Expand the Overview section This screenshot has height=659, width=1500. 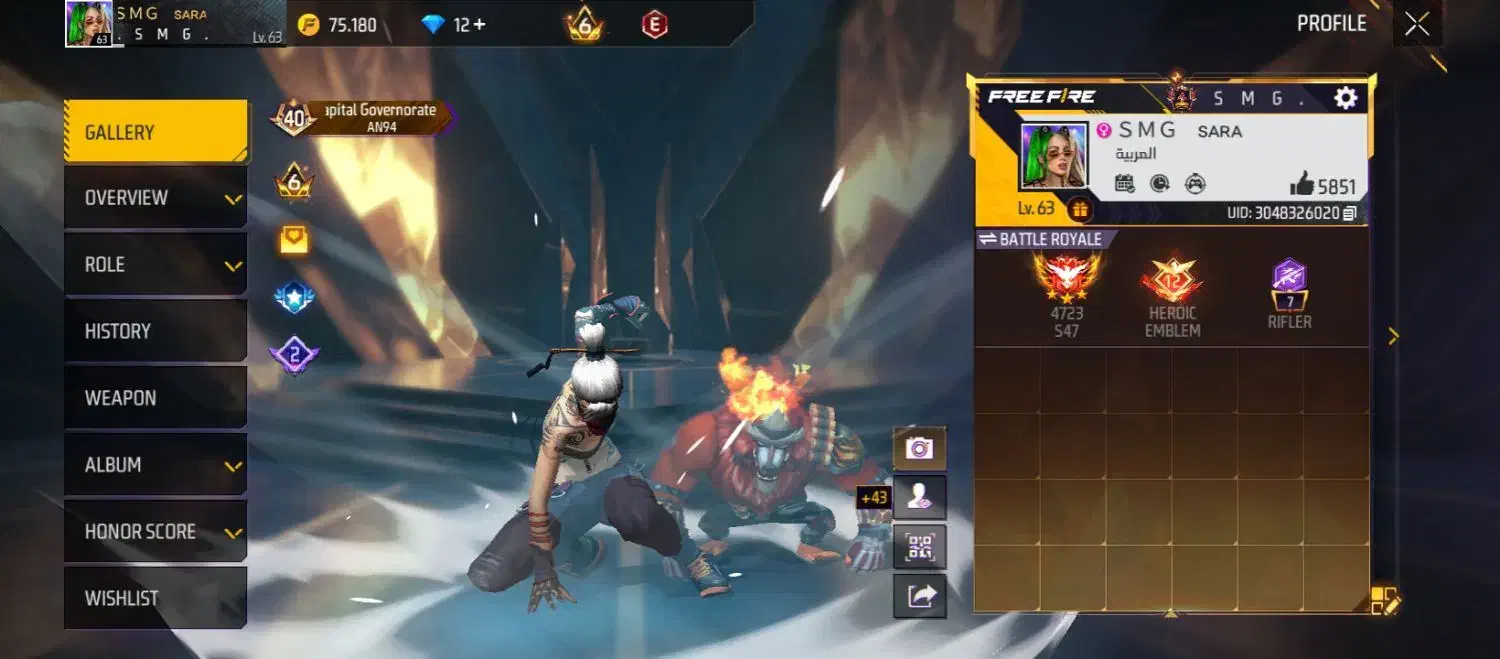[x=155, y=198]
